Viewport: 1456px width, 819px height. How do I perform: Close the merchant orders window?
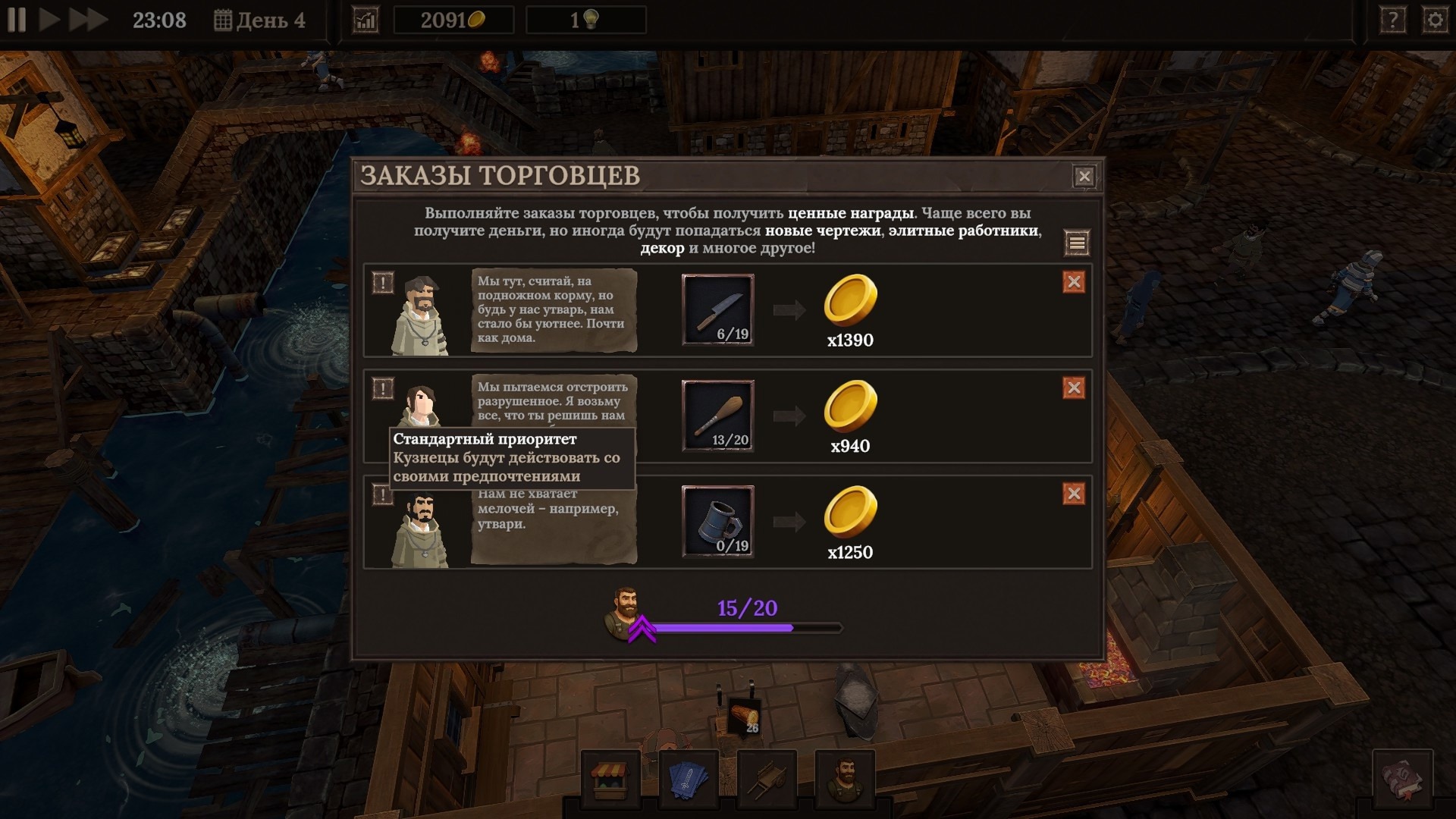[x=1084, y=177]
